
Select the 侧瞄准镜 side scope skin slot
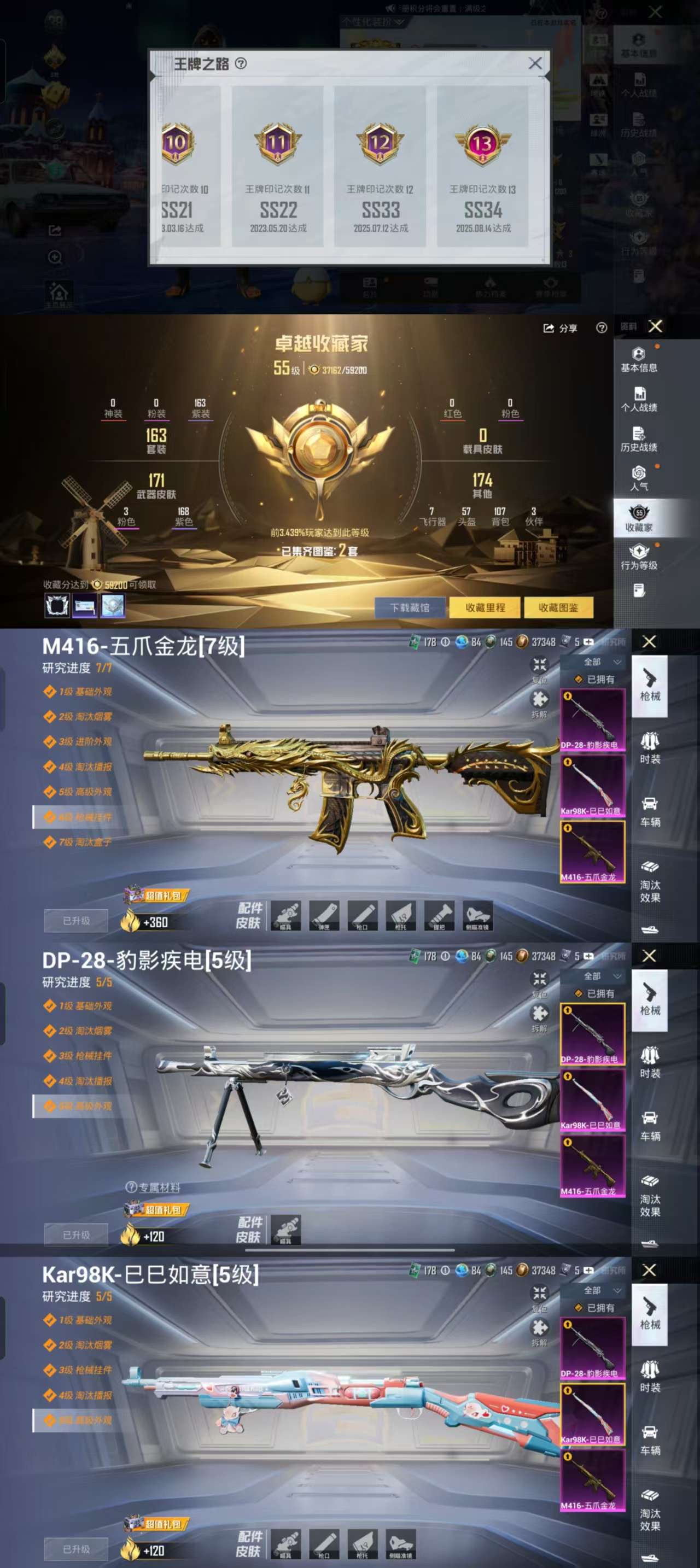click(478, 915)
